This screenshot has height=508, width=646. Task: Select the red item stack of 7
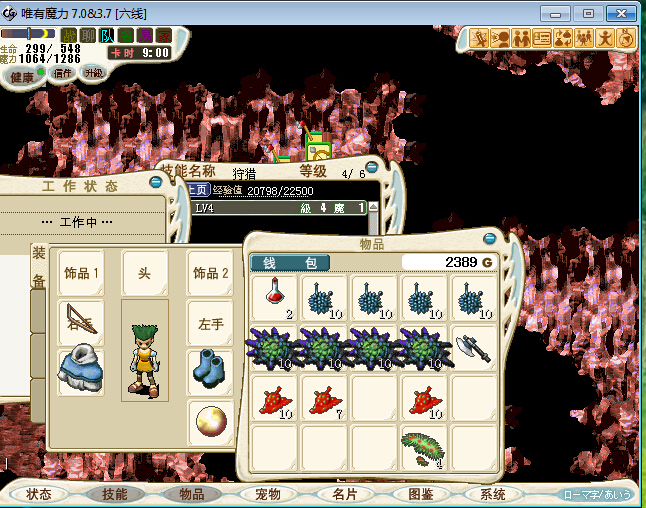pyautogui.click(x=323, y=397)
